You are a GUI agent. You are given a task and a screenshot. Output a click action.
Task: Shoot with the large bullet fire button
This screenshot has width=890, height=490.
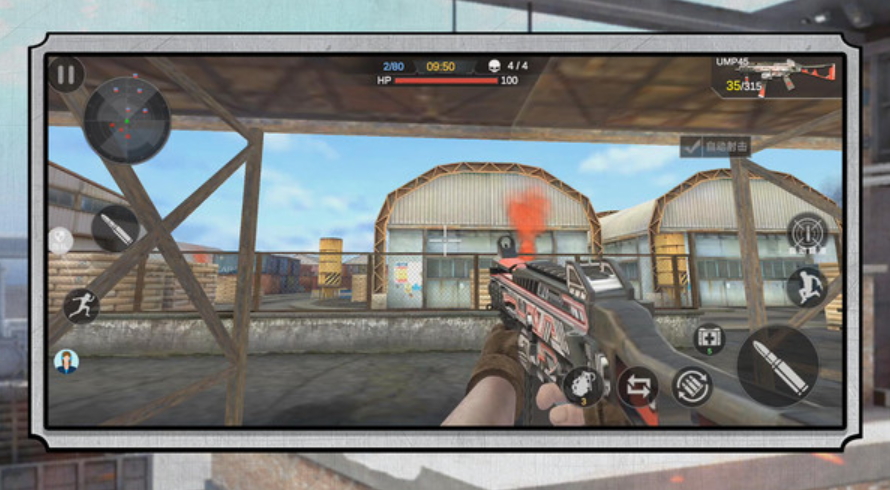(x=777, y=365)
